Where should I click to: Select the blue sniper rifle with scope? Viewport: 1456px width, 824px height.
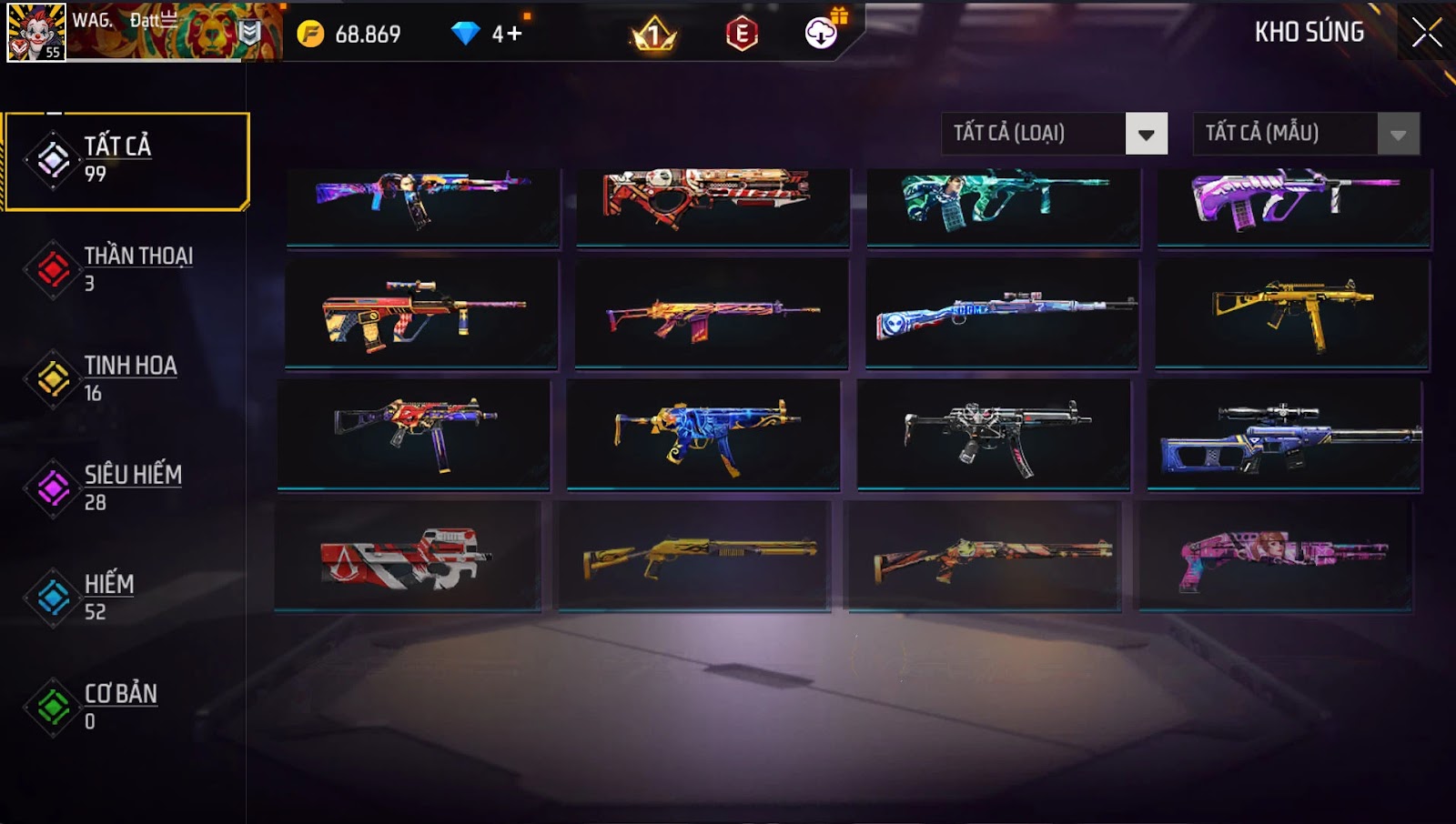tap(1284, 435)
